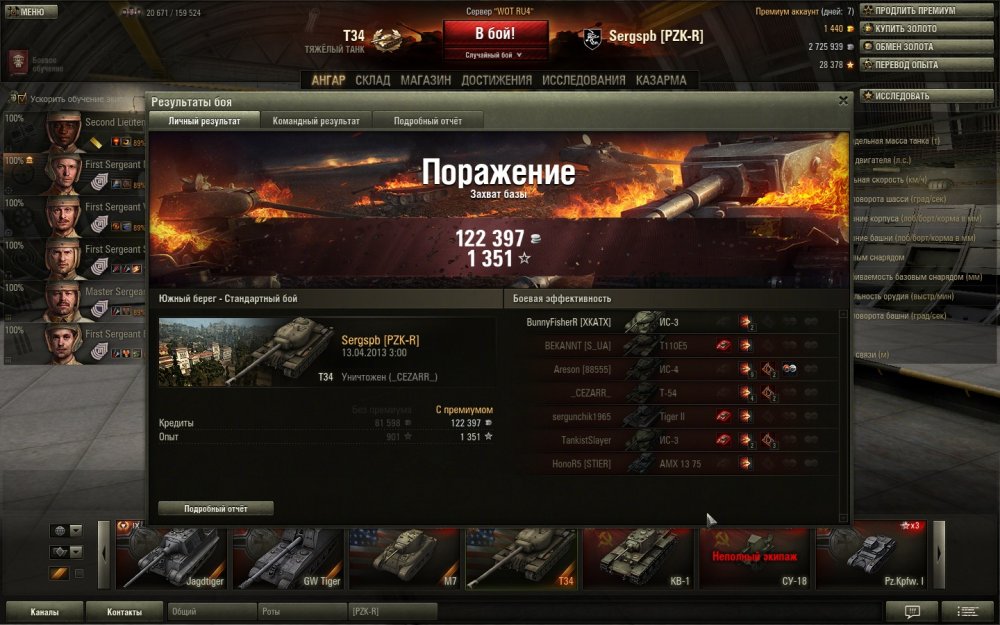
Task: Start battle with В бой! button
Action: tap(496, 33)
